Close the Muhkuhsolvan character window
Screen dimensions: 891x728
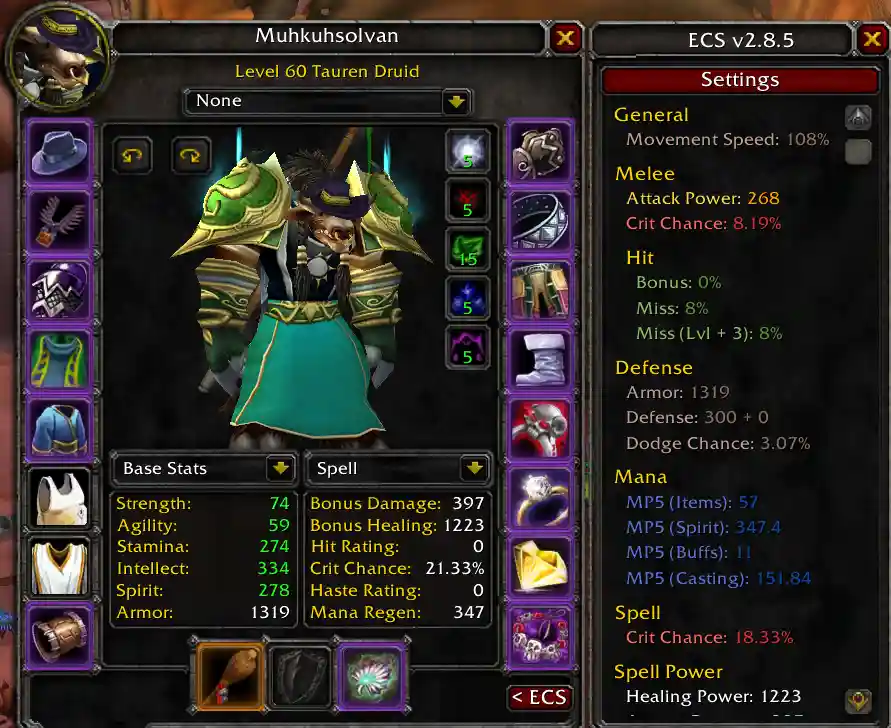coord(565,38)
